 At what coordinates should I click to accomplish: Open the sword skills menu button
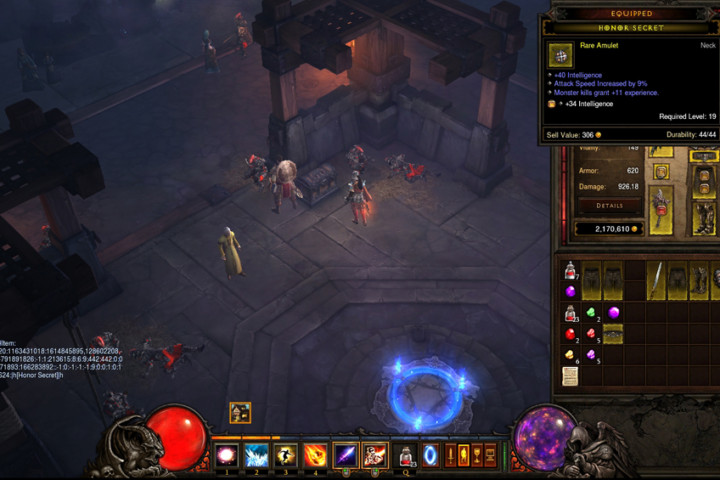(450, 455)
